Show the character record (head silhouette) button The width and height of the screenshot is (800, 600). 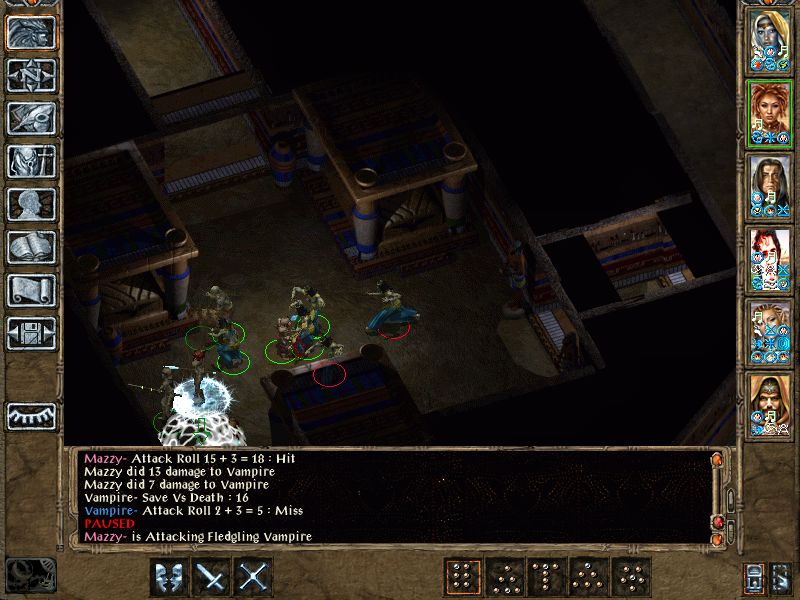[x=31, y=204]
